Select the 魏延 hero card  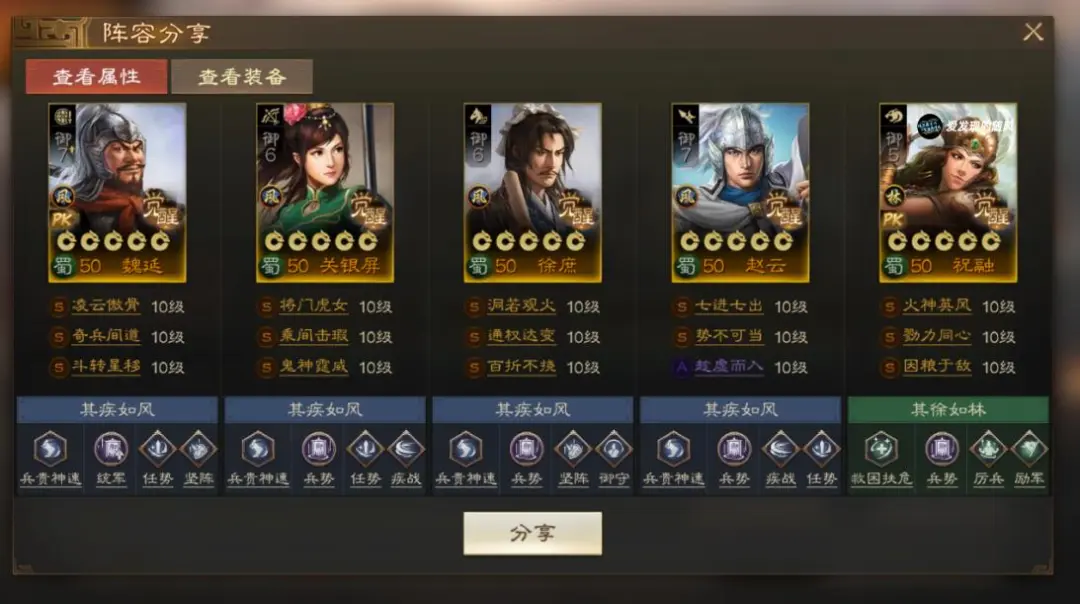coord(117,192)
